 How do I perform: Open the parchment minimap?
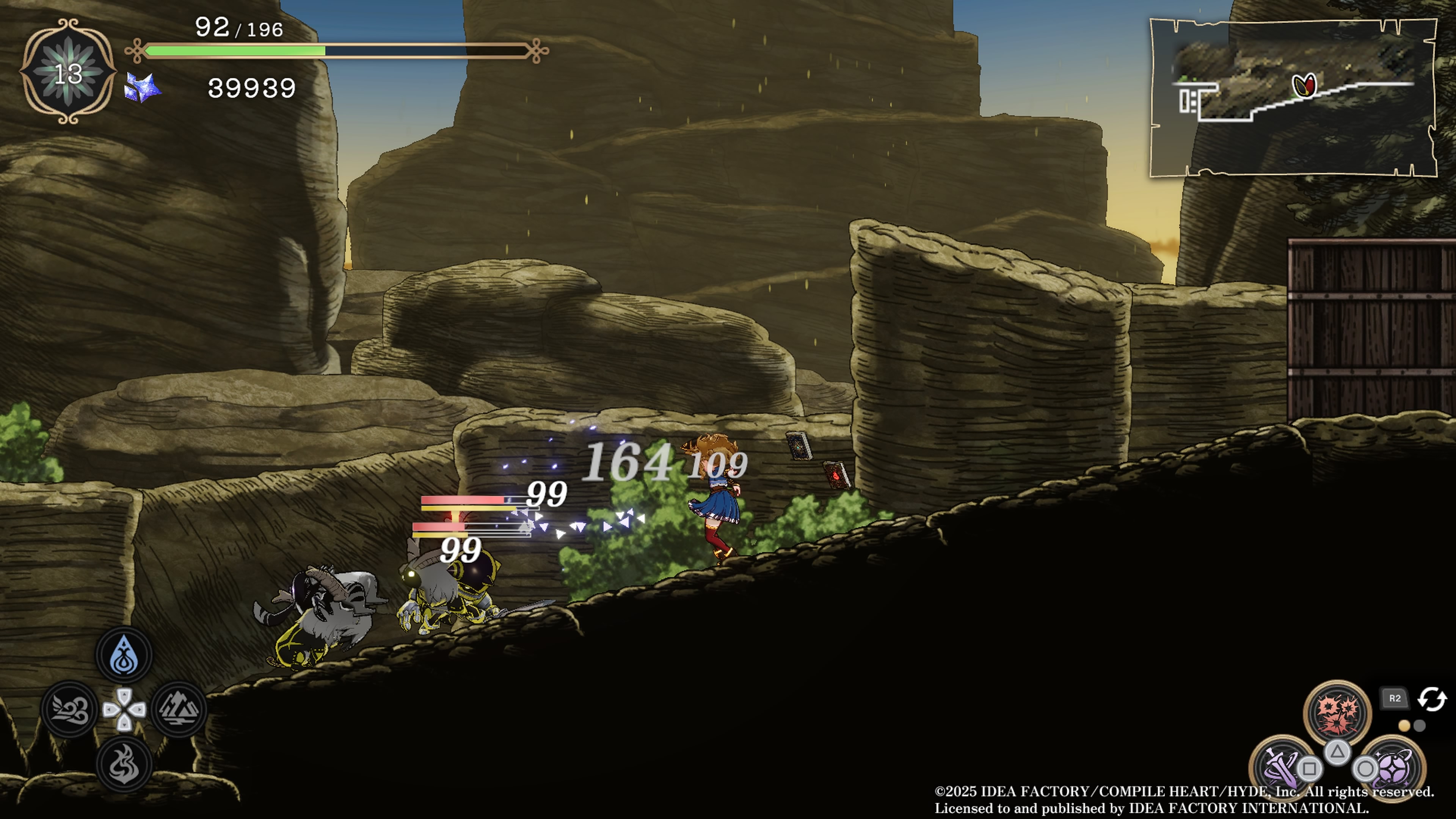coord(1293,98)
